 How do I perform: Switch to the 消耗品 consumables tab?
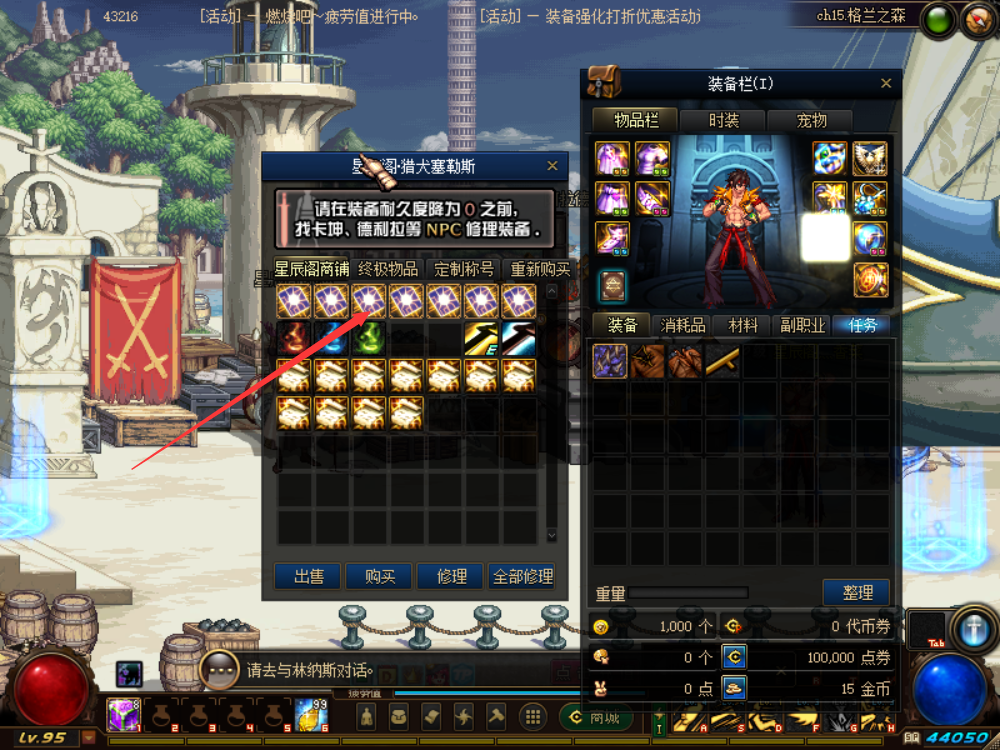pos(684,325)
